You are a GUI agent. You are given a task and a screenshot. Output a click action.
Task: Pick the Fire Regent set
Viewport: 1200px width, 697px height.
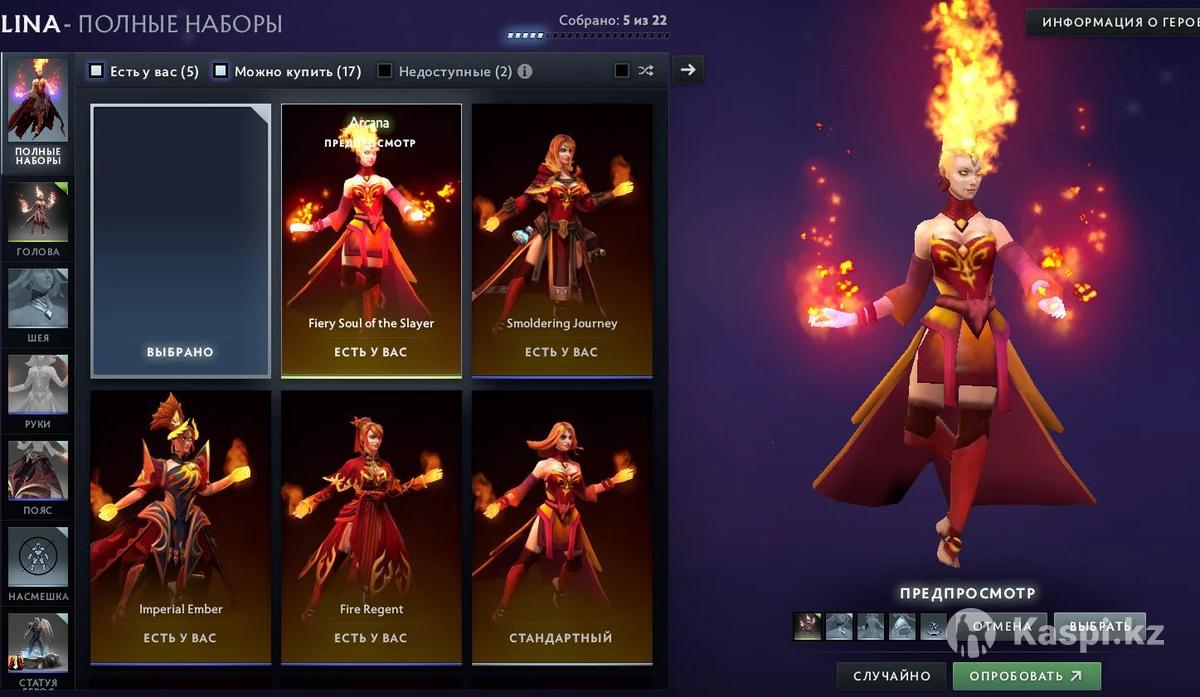pos(371,526)
